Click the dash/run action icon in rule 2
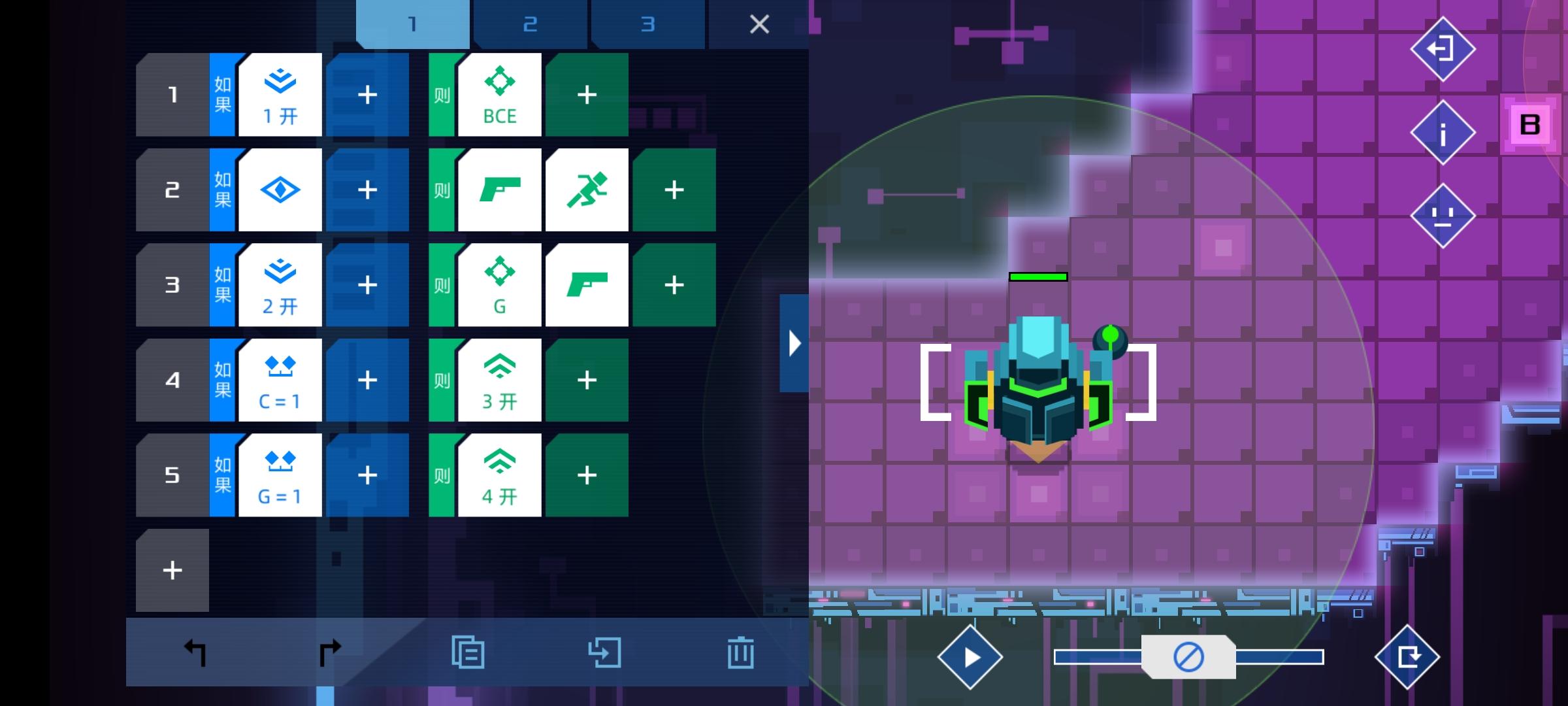This screenshot has height=706, width=1568. point(587,189)
